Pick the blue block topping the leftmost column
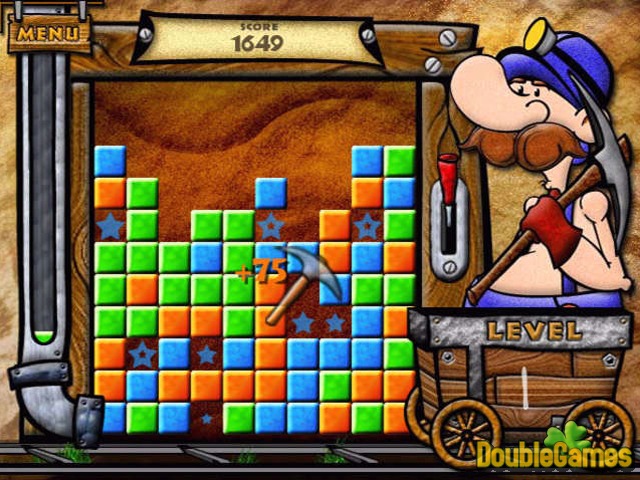The image size is (640, 480). pyautogui.click(x=109, y=160)
